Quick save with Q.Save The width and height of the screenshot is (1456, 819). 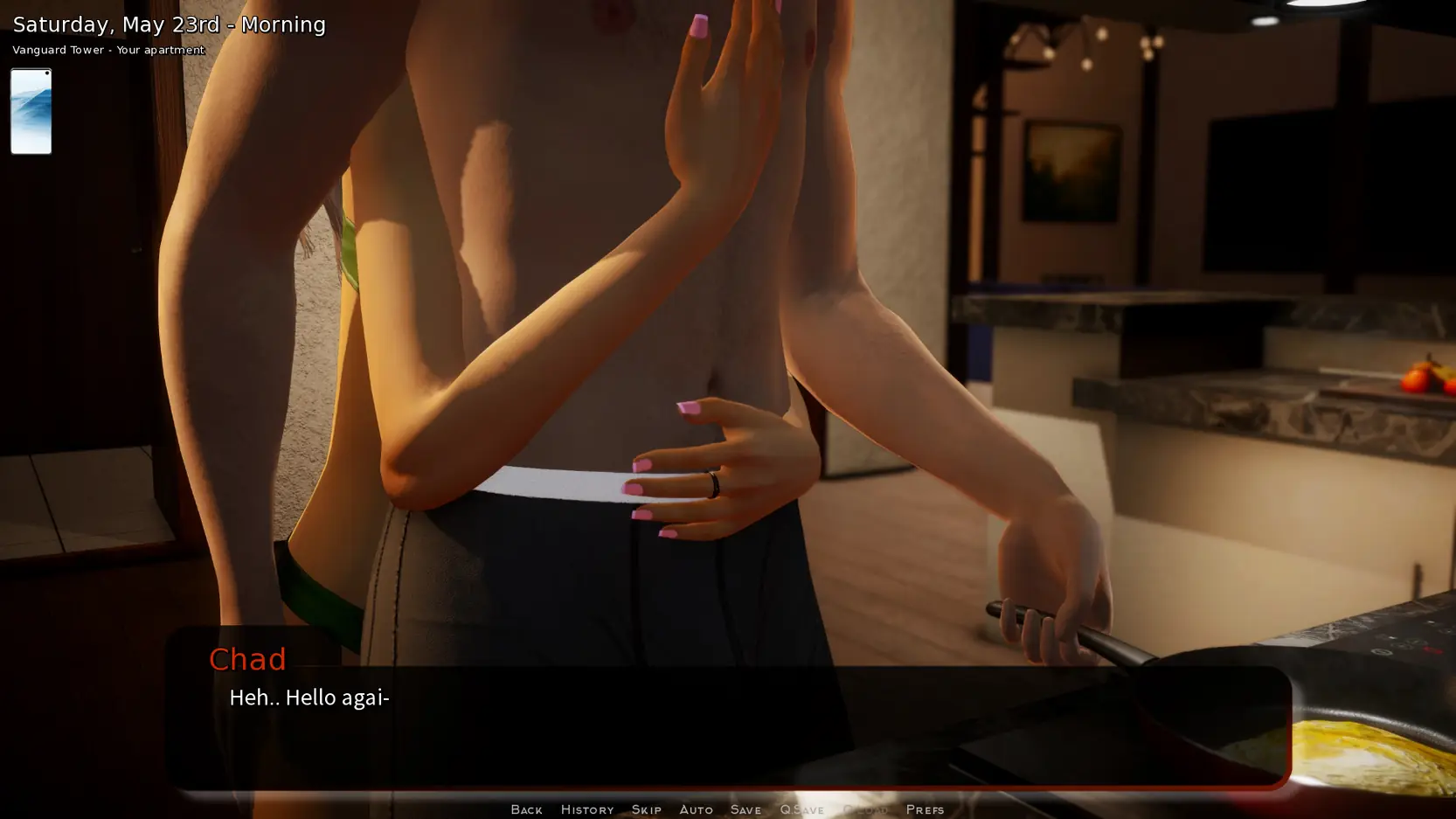(801, 809)
